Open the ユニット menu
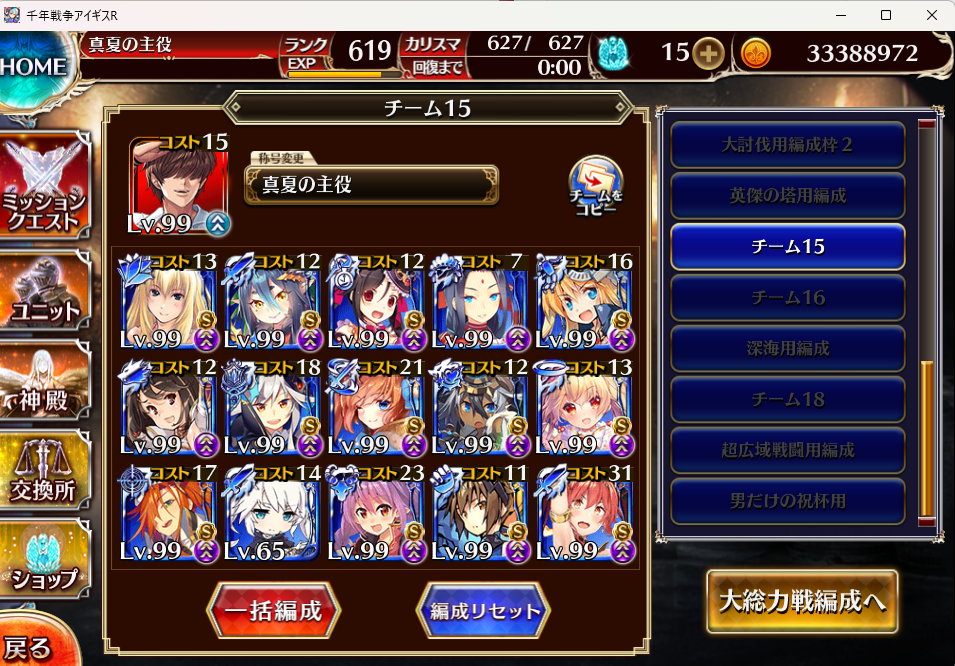This screenshot has width=955, height=666. pyautogui.click(x=45, y=293)
